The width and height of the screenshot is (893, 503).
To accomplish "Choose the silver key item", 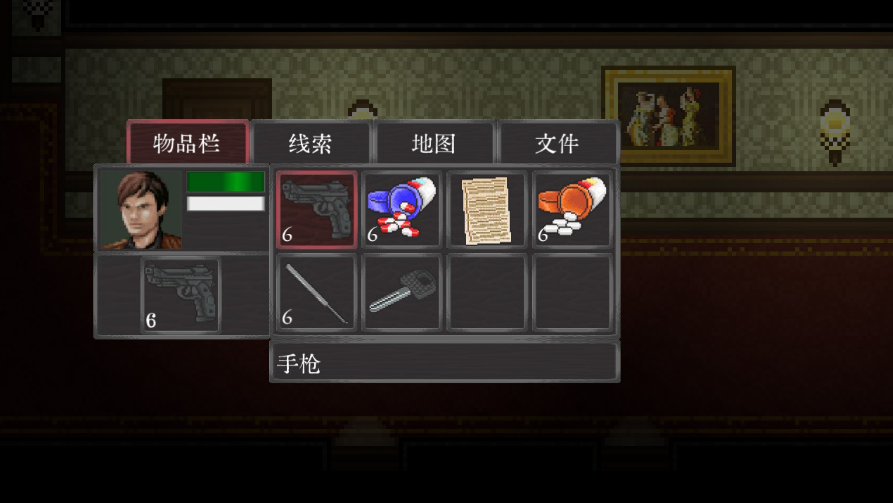I will [x=401, y=293].
